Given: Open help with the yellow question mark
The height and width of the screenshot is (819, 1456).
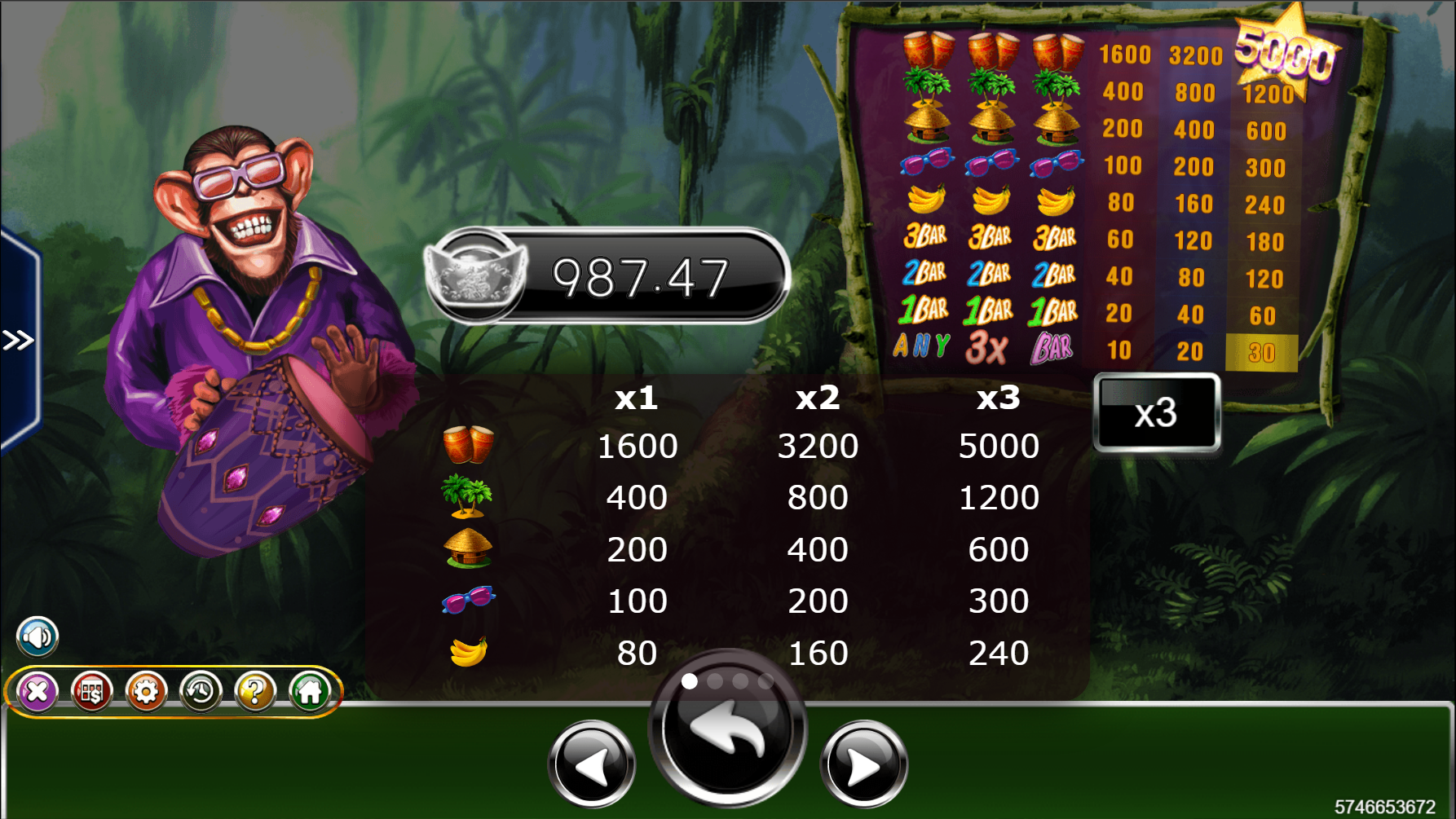Looking at the screenshot, I should (255, 692).
